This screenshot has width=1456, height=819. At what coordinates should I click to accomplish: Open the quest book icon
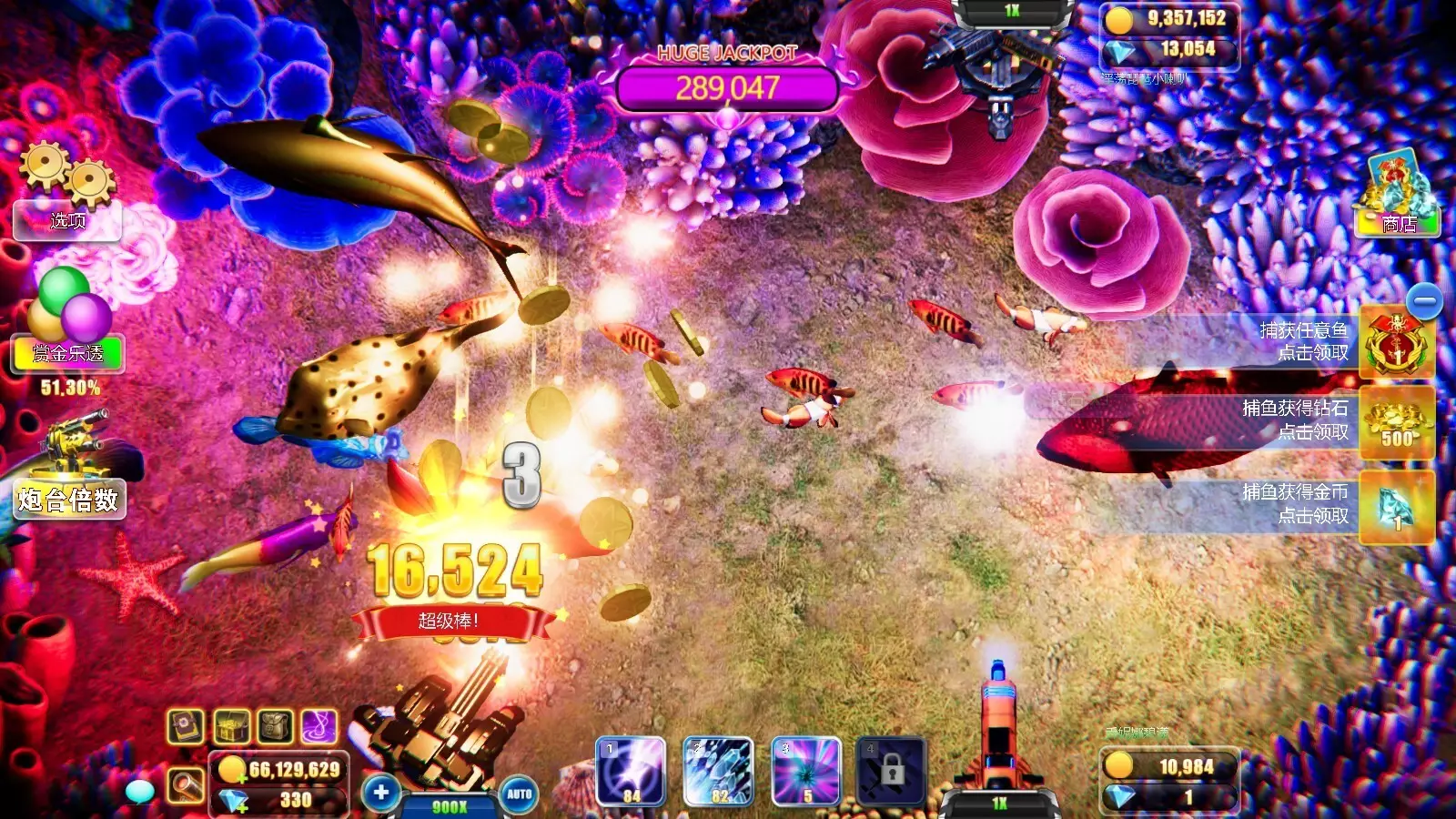coord(185,728)
